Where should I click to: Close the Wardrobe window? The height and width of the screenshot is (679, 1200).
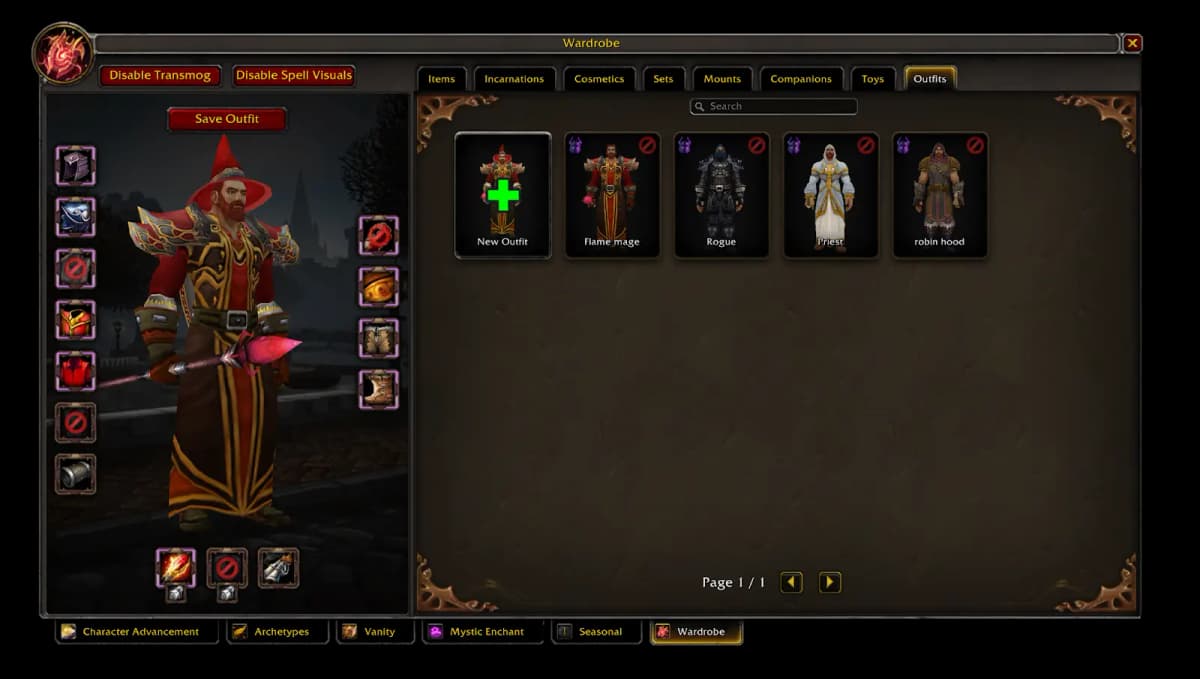pos(1132,43)
